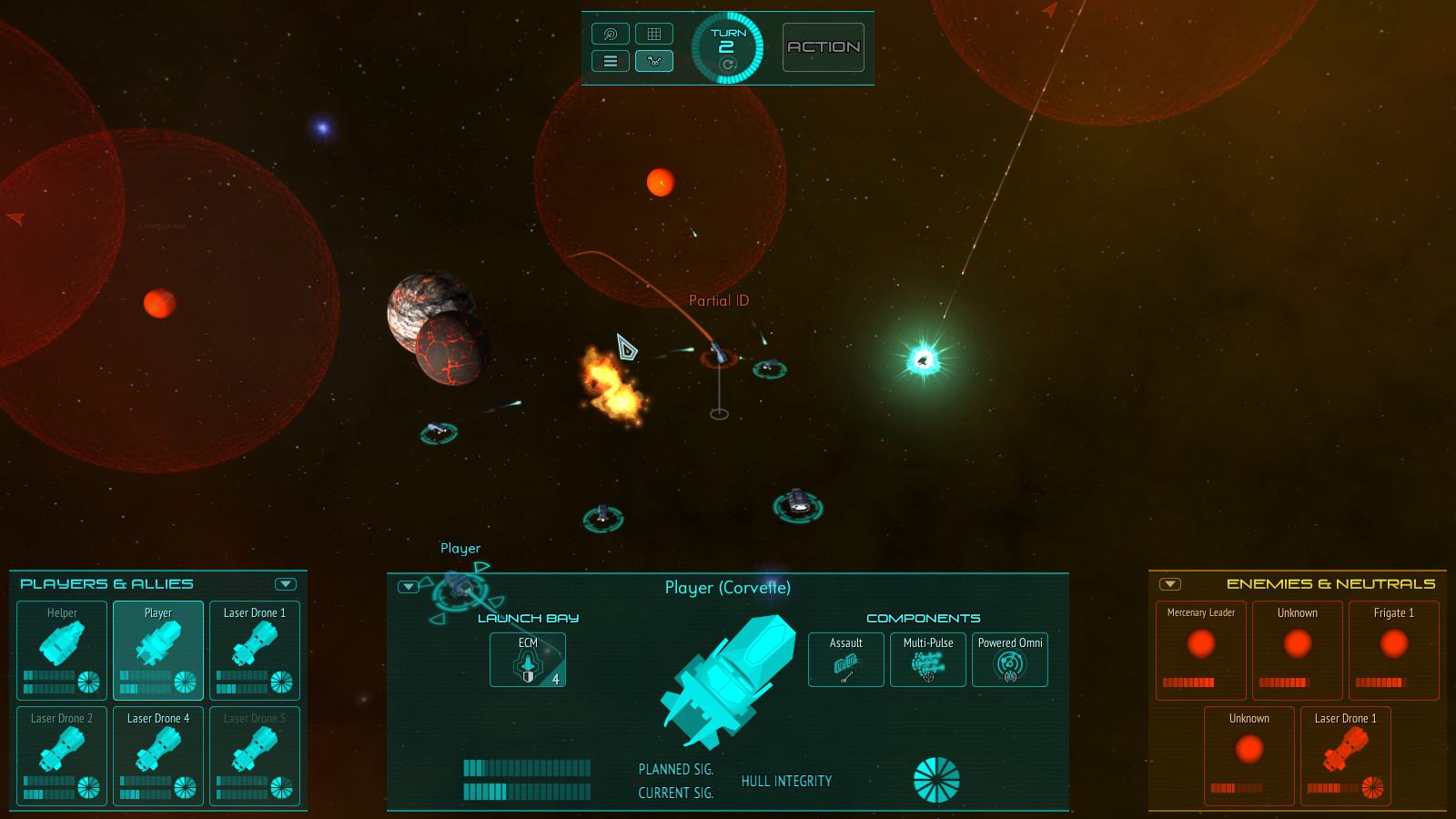Viewport: 1456px width, 819px height.
Task: Target the Frigate 1 enemy card
Action: click(x=1394, y=650)
